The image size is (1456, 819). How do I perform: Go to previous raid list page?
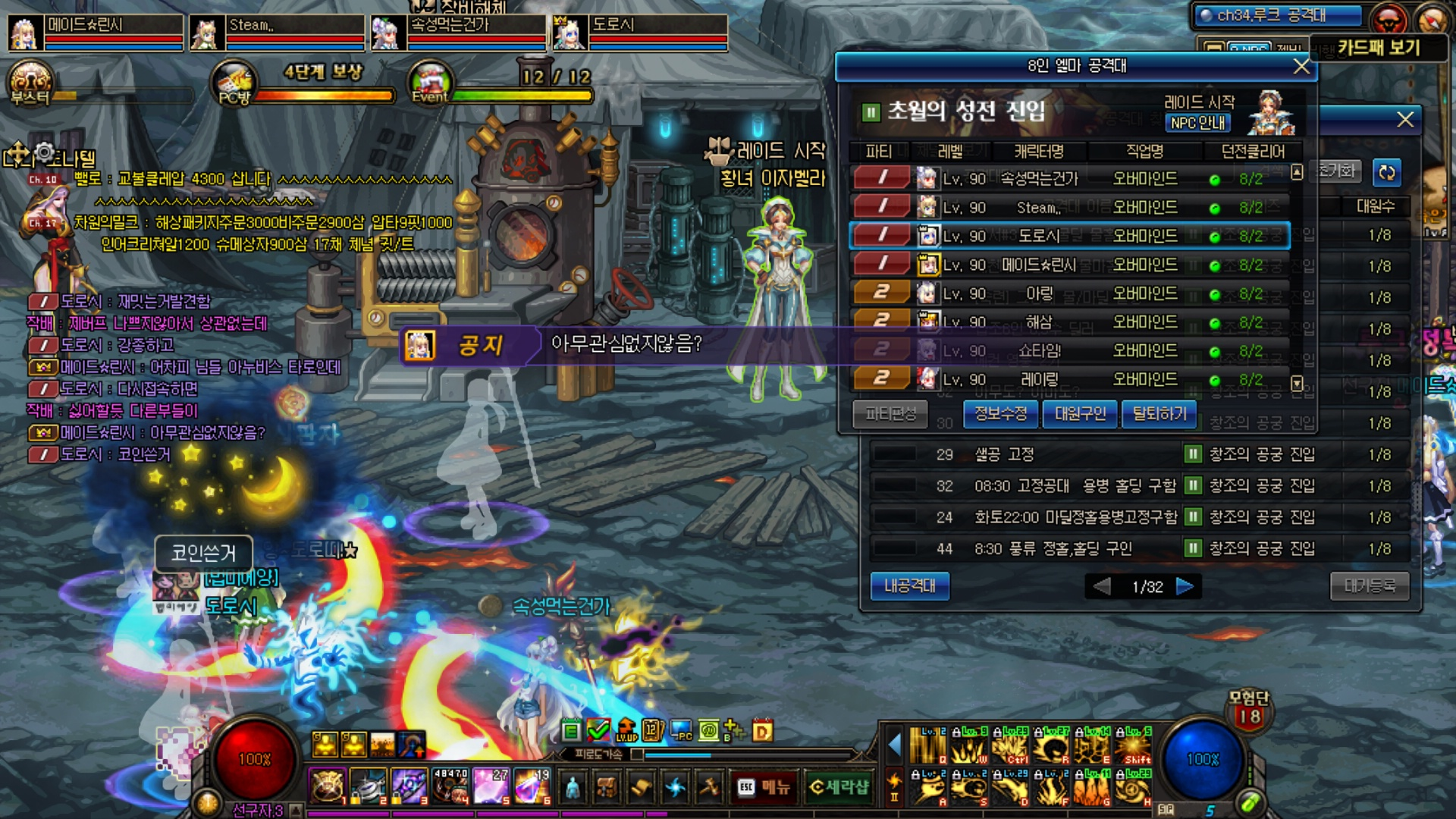1102,586
